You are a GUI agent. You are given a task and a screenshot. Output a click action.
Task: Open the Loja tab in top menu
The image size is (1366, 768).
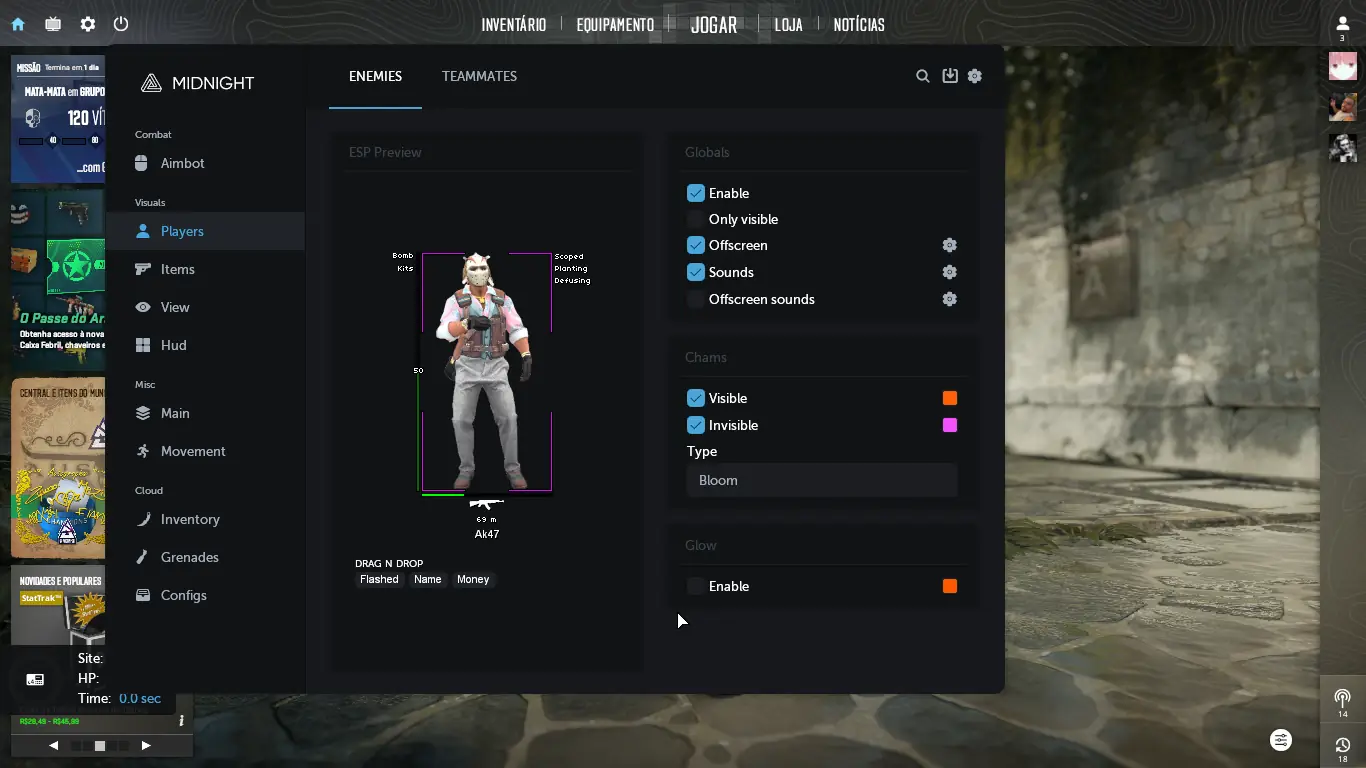click(788, 25)
